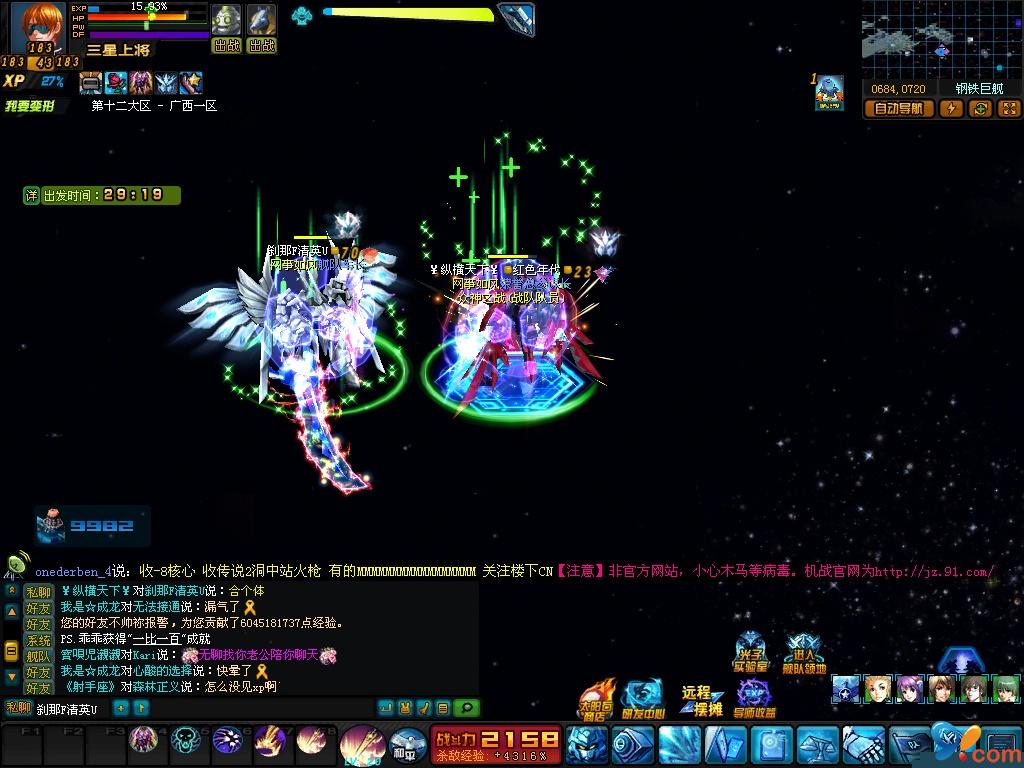Toggle the 和平 peace mode icon

[408, 744]
